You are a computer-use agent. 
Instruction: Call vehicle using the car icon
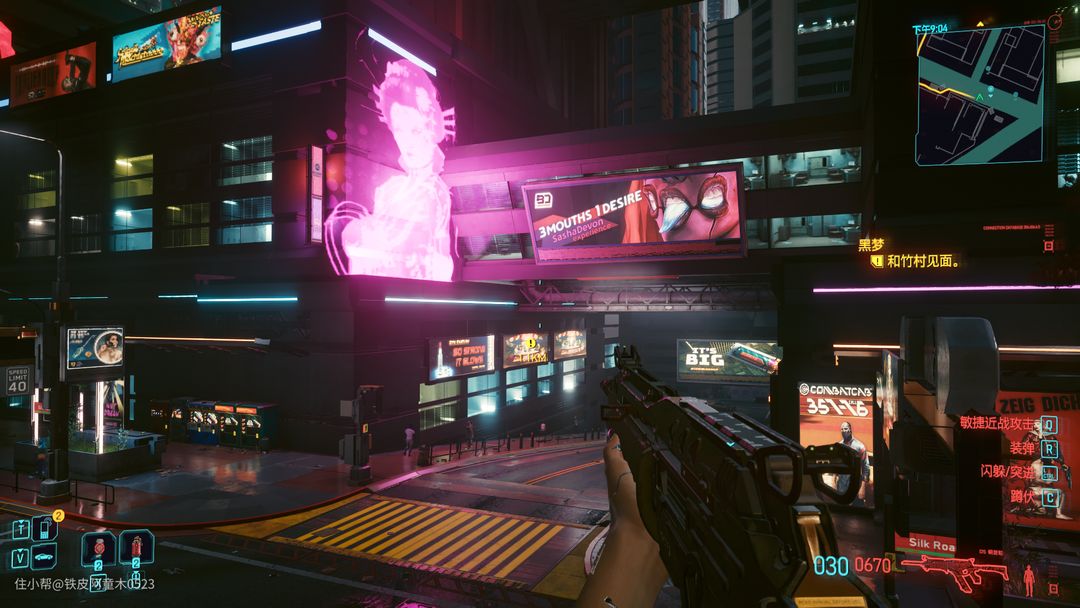(x=45, y=557)
